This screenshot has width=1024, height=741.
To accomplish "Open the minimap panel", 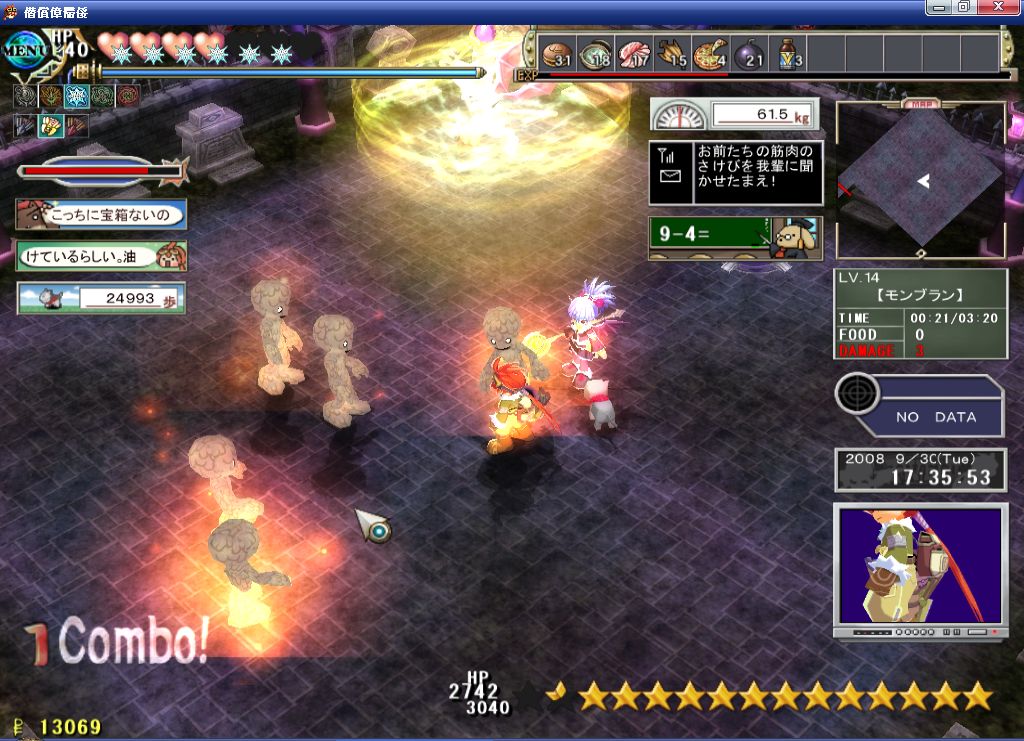I will click(920, 180).
